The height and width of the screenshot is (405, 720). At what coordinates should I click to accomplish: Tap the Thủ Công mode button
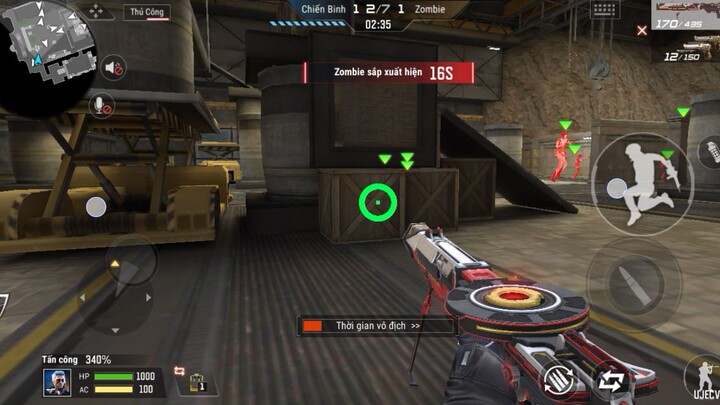pos(147,12)
